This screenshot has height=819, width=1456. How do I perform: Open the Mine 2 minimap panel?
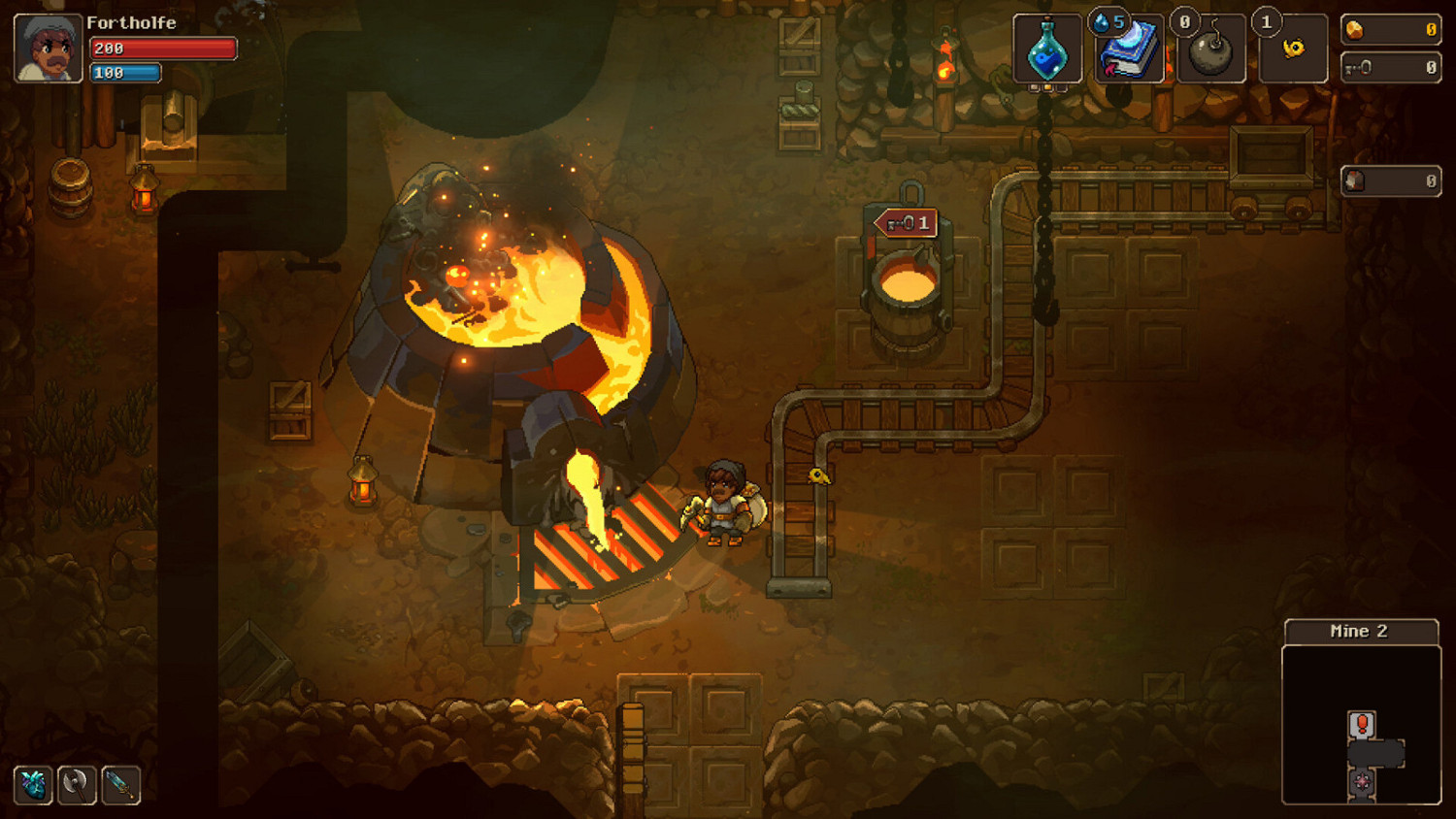coord(1361,630)
